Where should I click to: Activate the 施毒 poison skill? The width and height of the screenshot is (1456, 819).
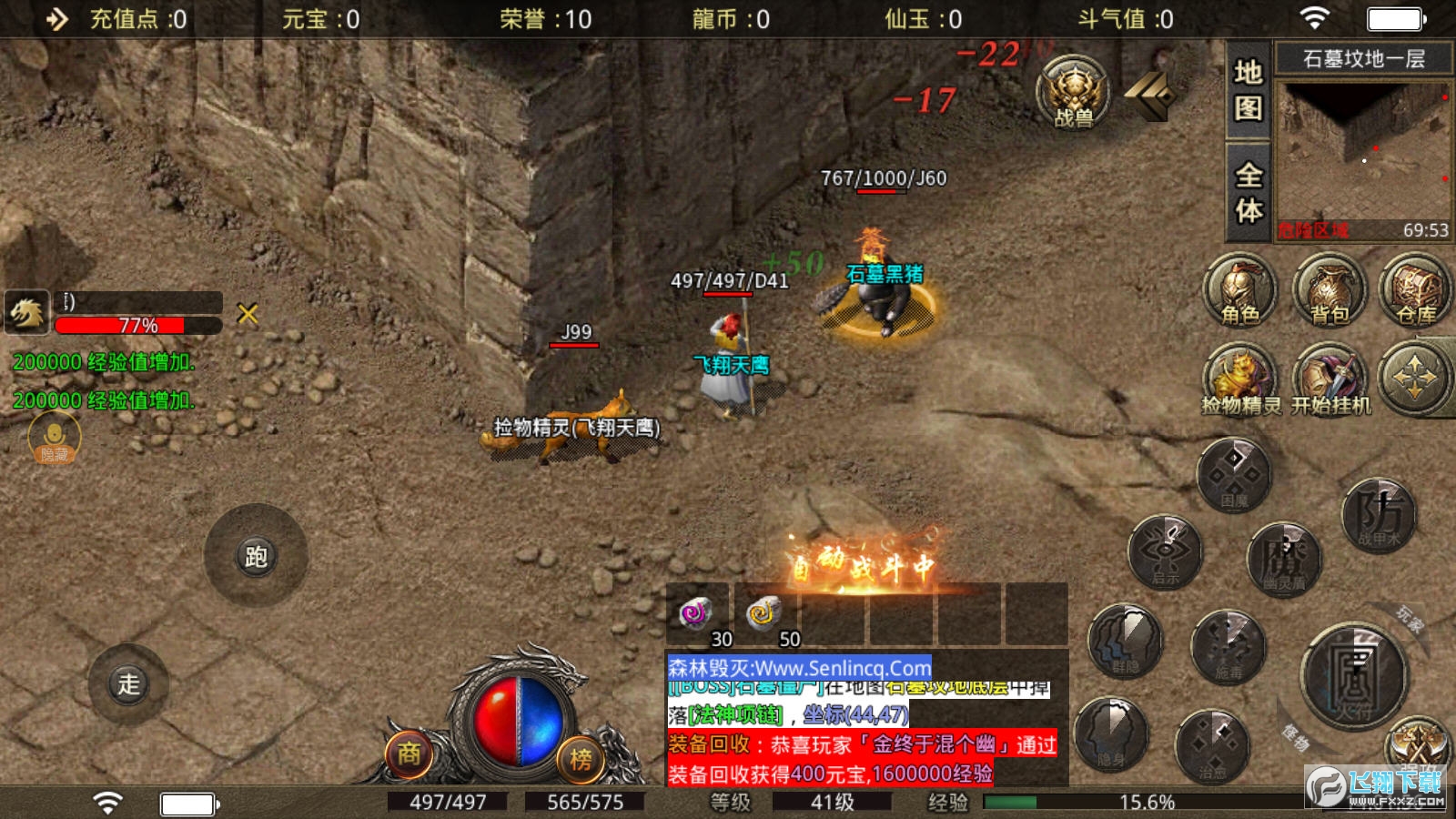(1228, 646)
